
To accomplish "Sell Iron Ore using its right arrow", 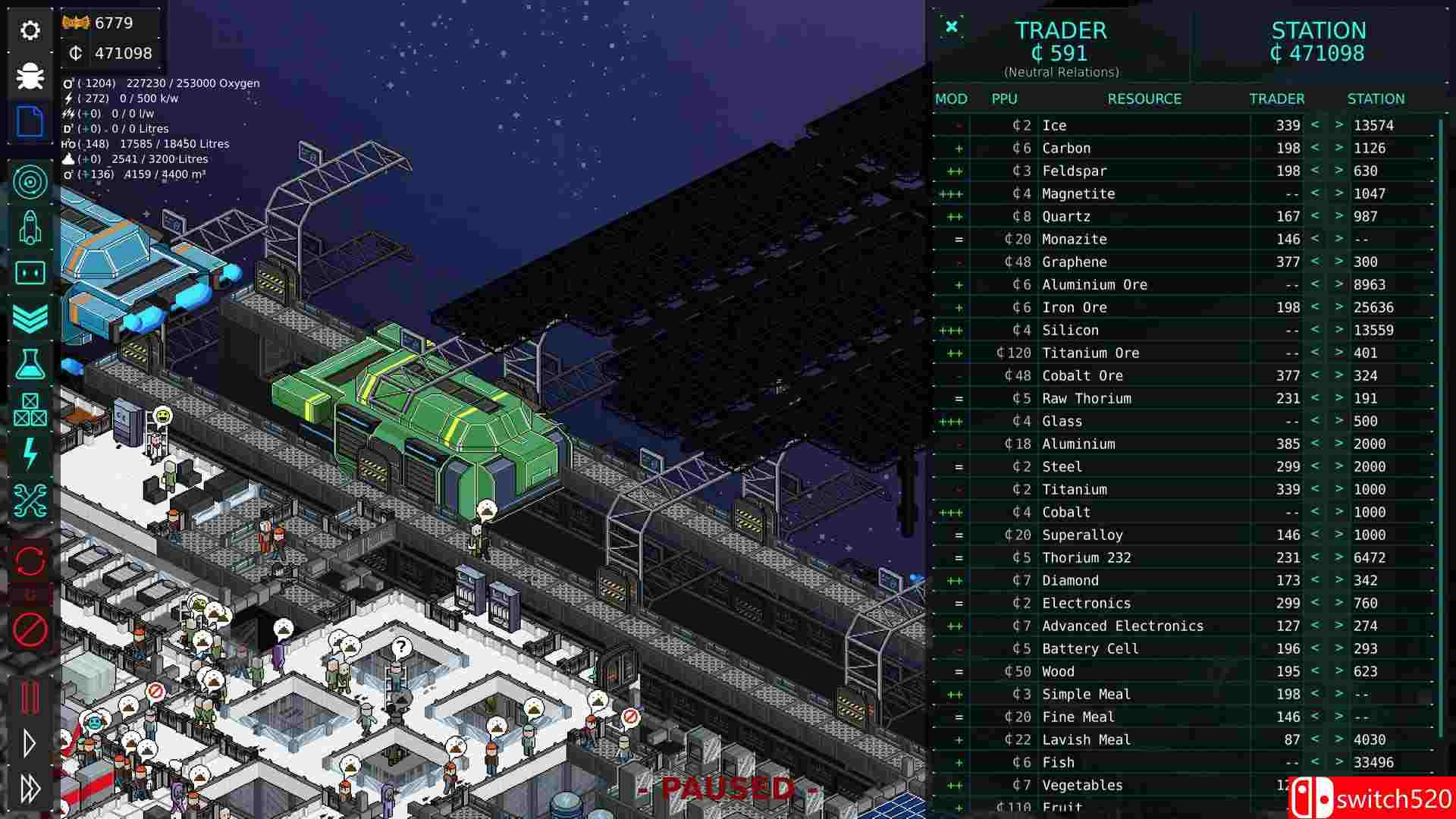I will click(x=1339, y=307).
